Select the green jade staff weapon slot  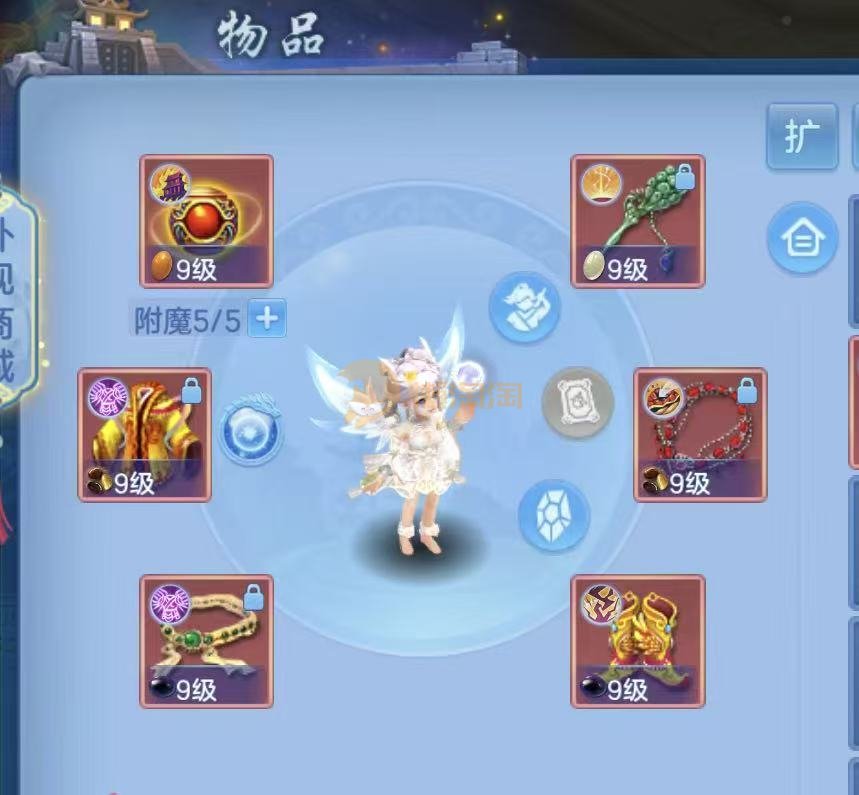[x=638, y=221]
